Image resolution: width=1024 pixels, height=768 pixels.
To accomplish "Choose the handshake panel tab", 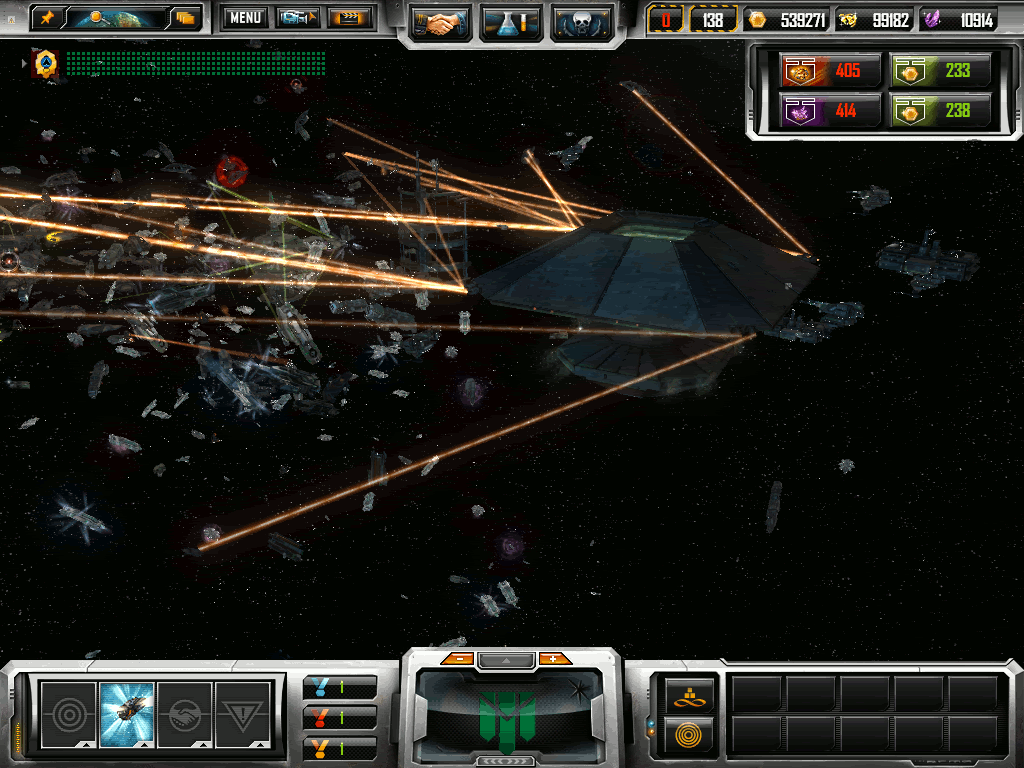I will click(x=186, y=713).
